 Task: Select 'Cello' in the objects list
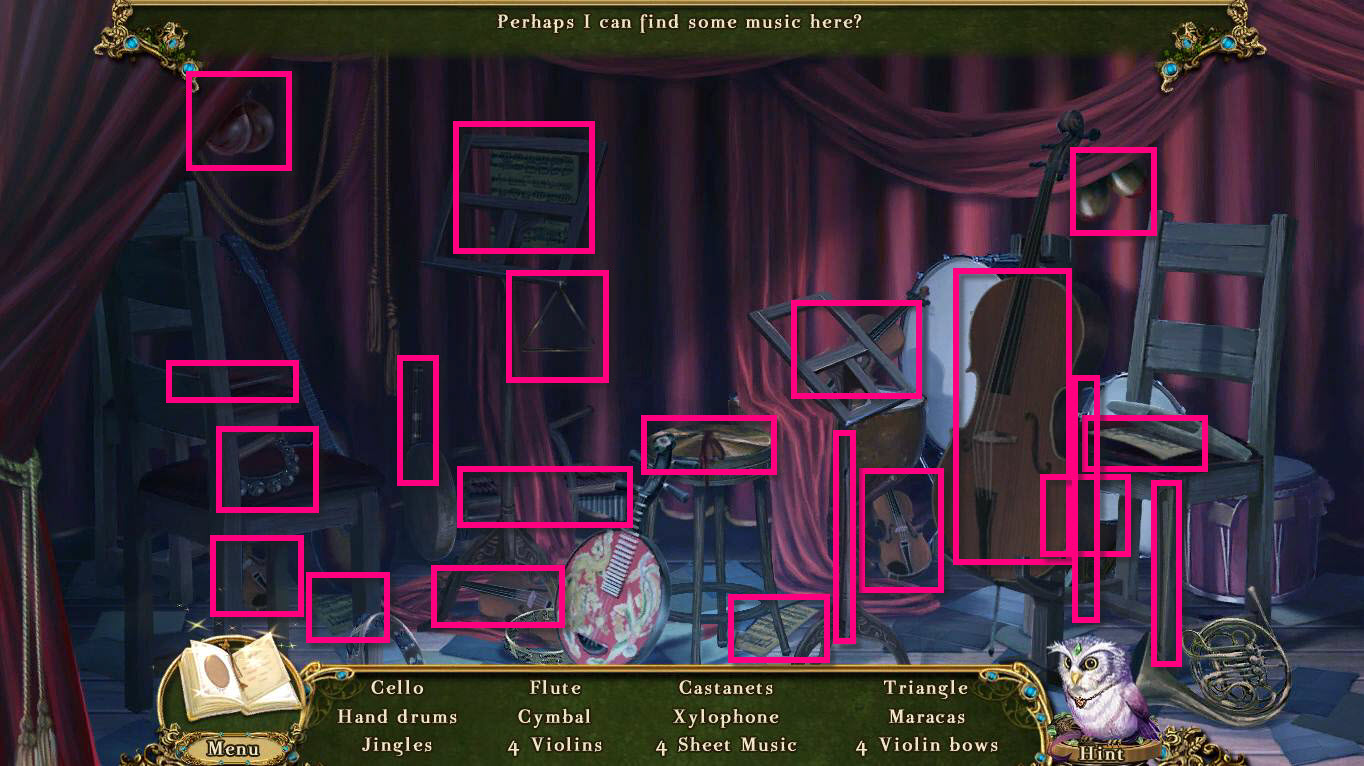(x=398, y=688)
